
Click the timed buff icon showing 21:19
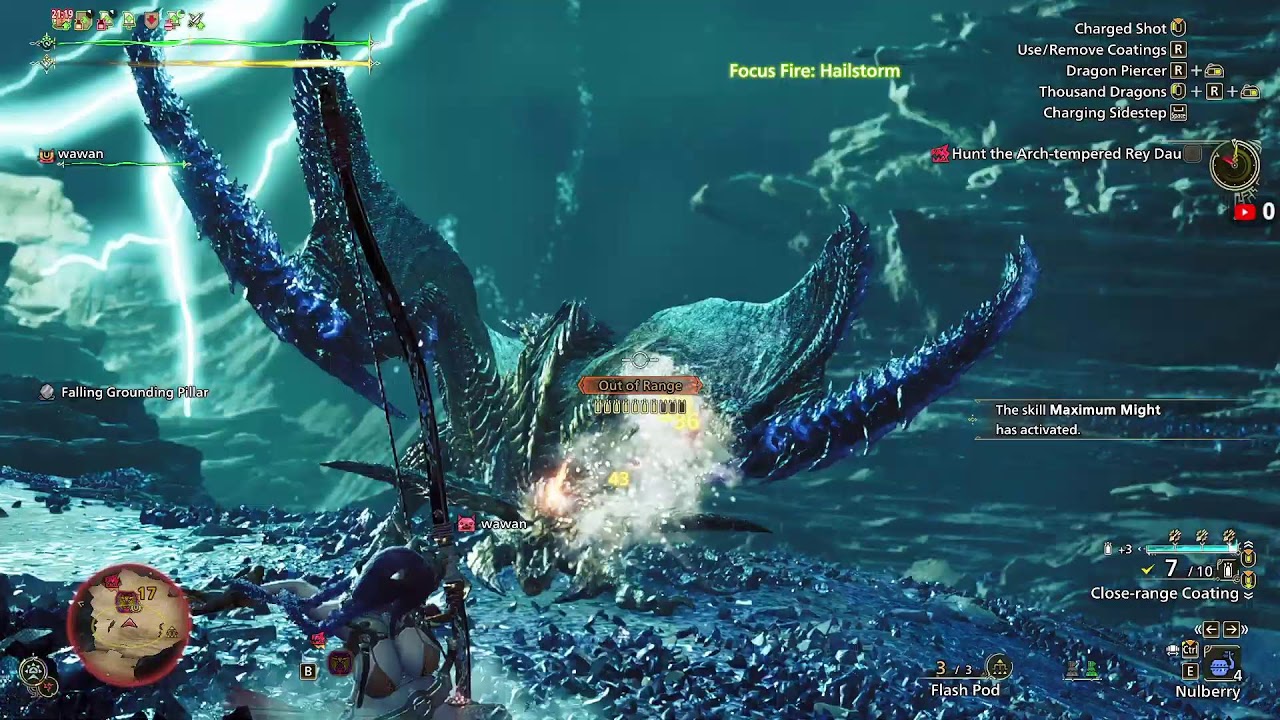point(62,19)
